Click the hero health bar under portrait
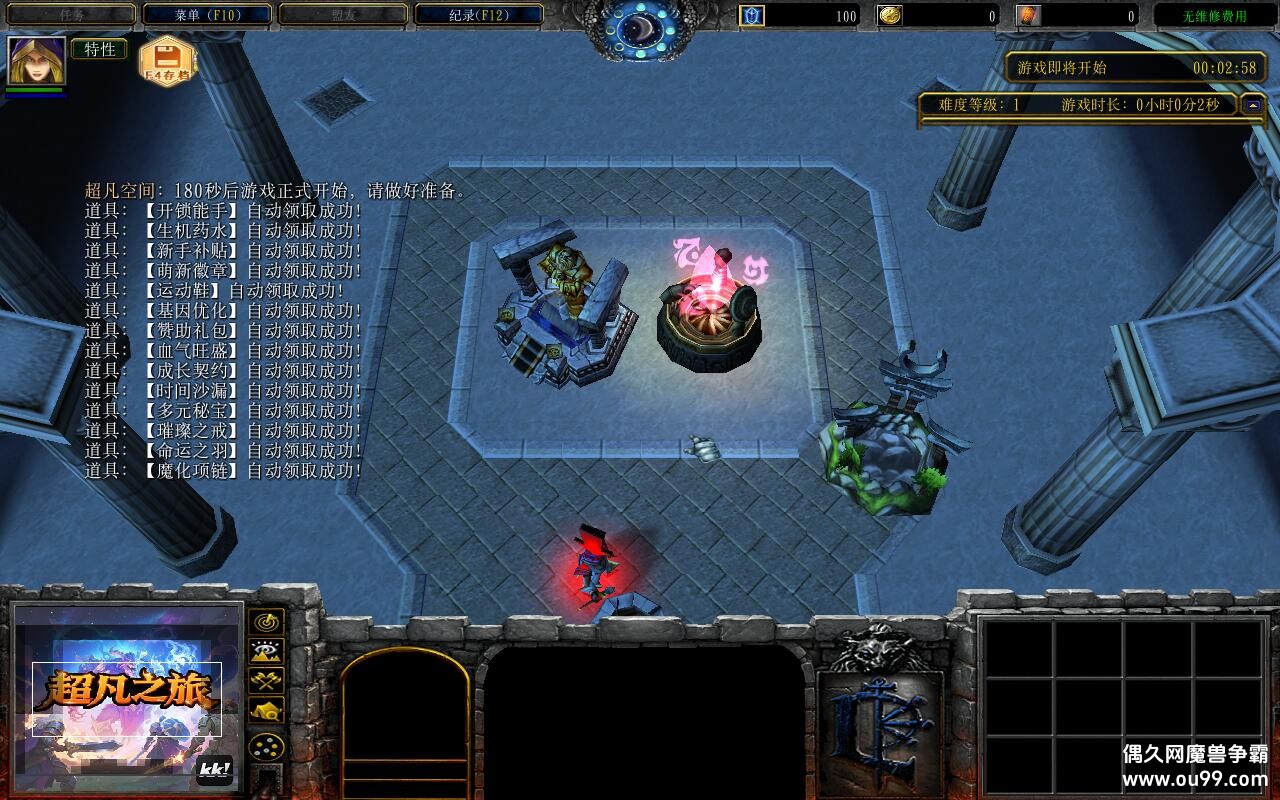This screenshot has width=1280, height=800. point(33,88)
